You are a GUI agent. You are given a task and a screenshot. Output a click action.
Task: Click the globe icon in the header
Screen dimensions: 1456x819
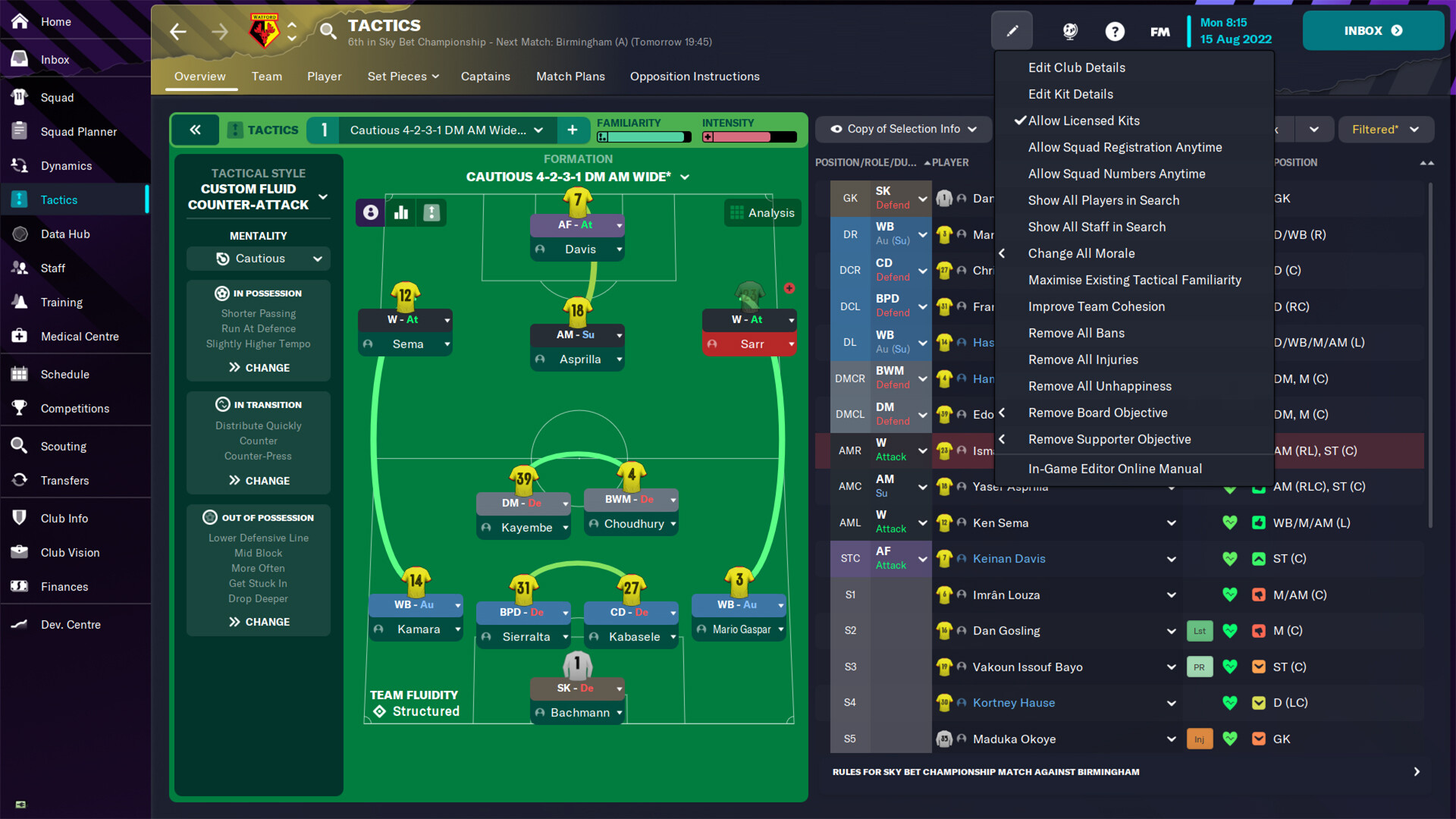(1070, 31)
